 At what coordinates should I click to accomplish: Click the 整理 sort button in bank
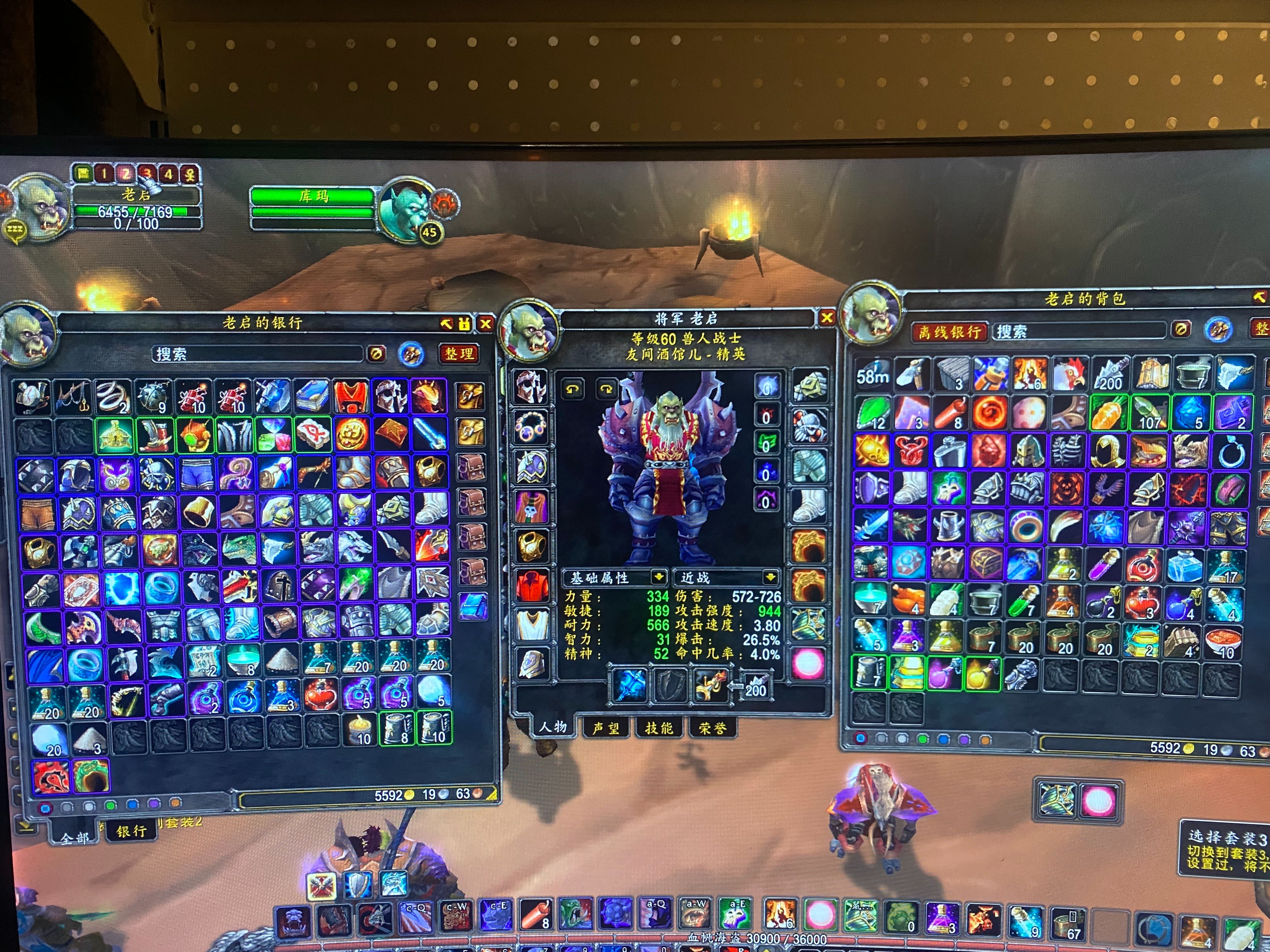pos(459,354)
